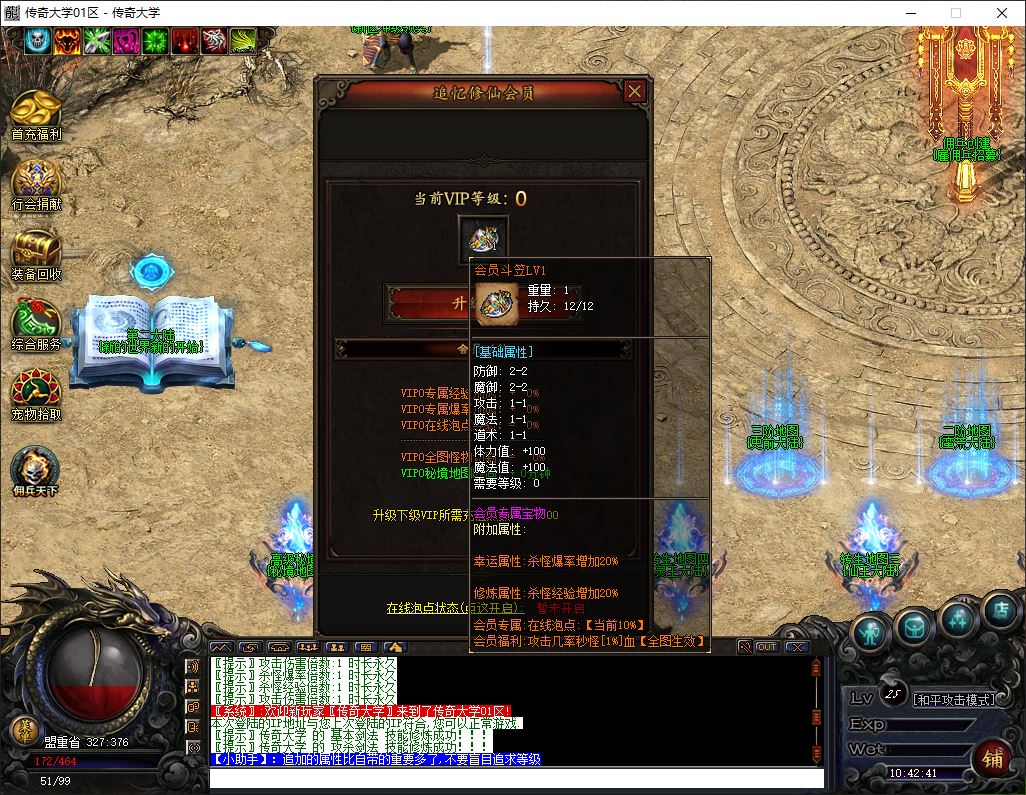
Task: Click the OUT button above the chat
Action: (767, 647)
